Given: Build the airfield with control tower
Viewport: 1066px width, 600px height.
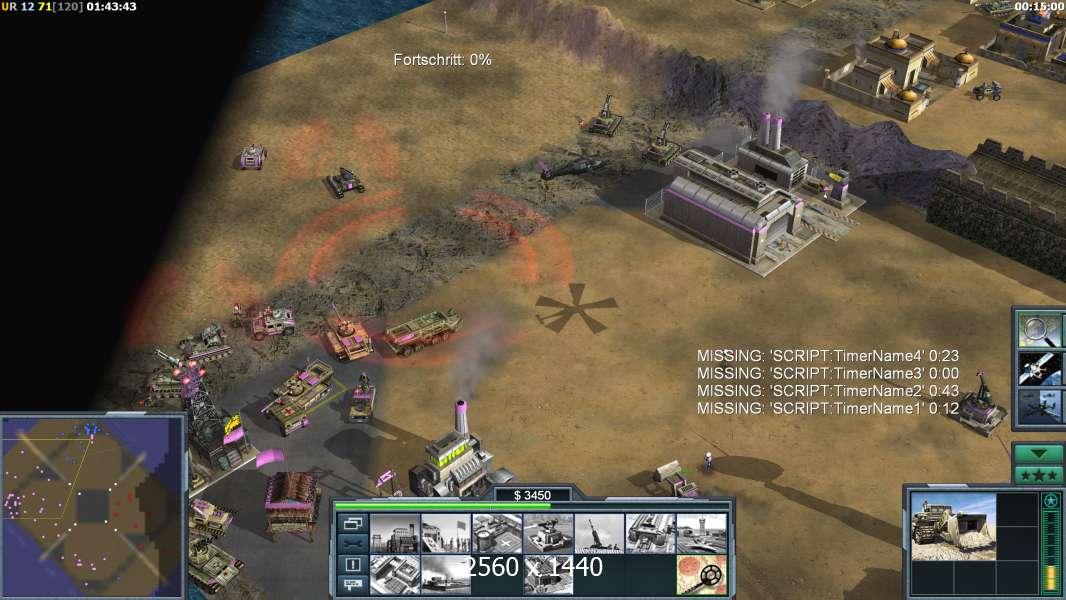Looking at the screenshot, I should tap(701, 533).
